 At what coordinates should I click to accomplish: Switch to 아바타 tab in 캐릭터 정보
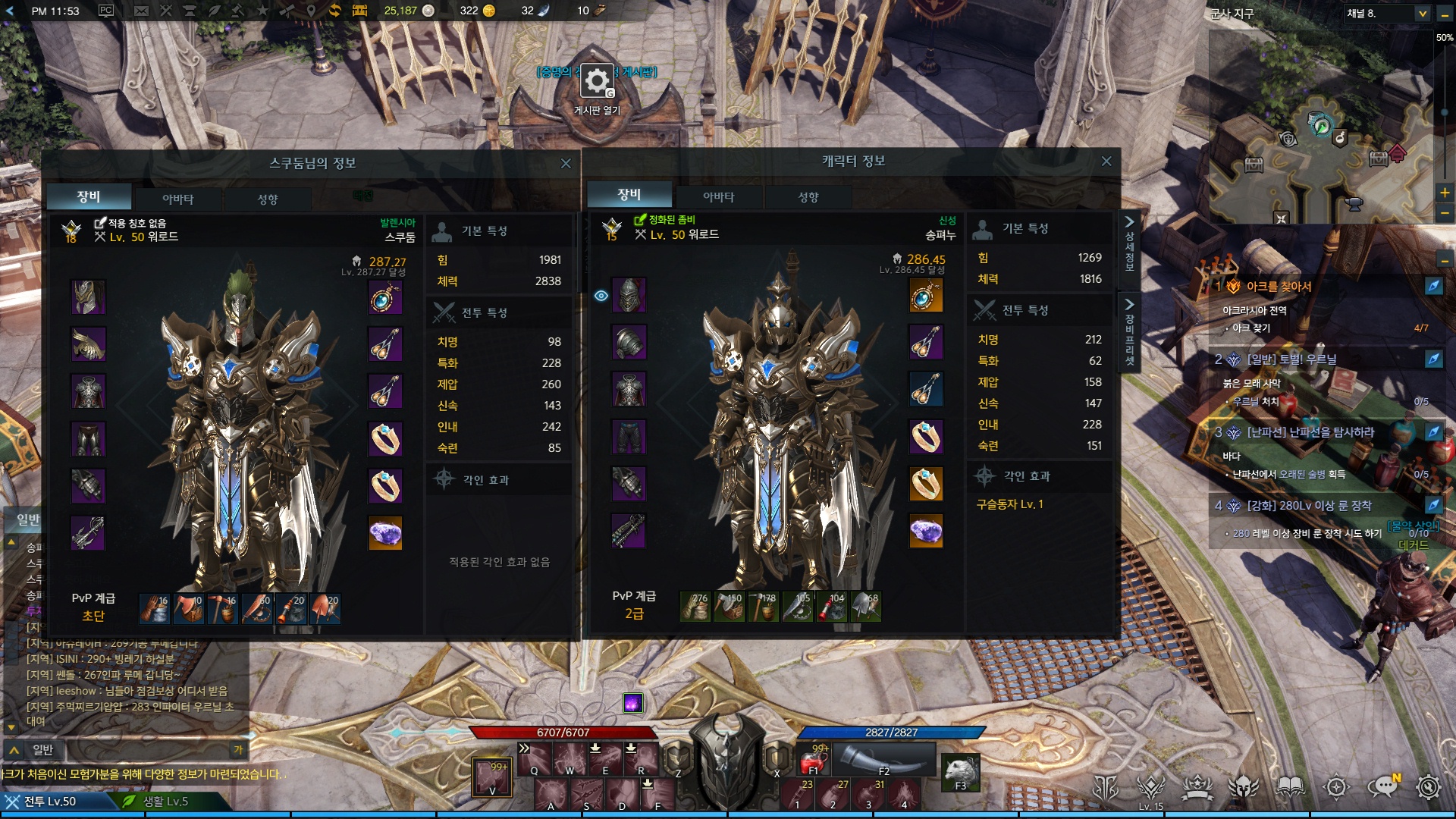click(x=718, y=197)
